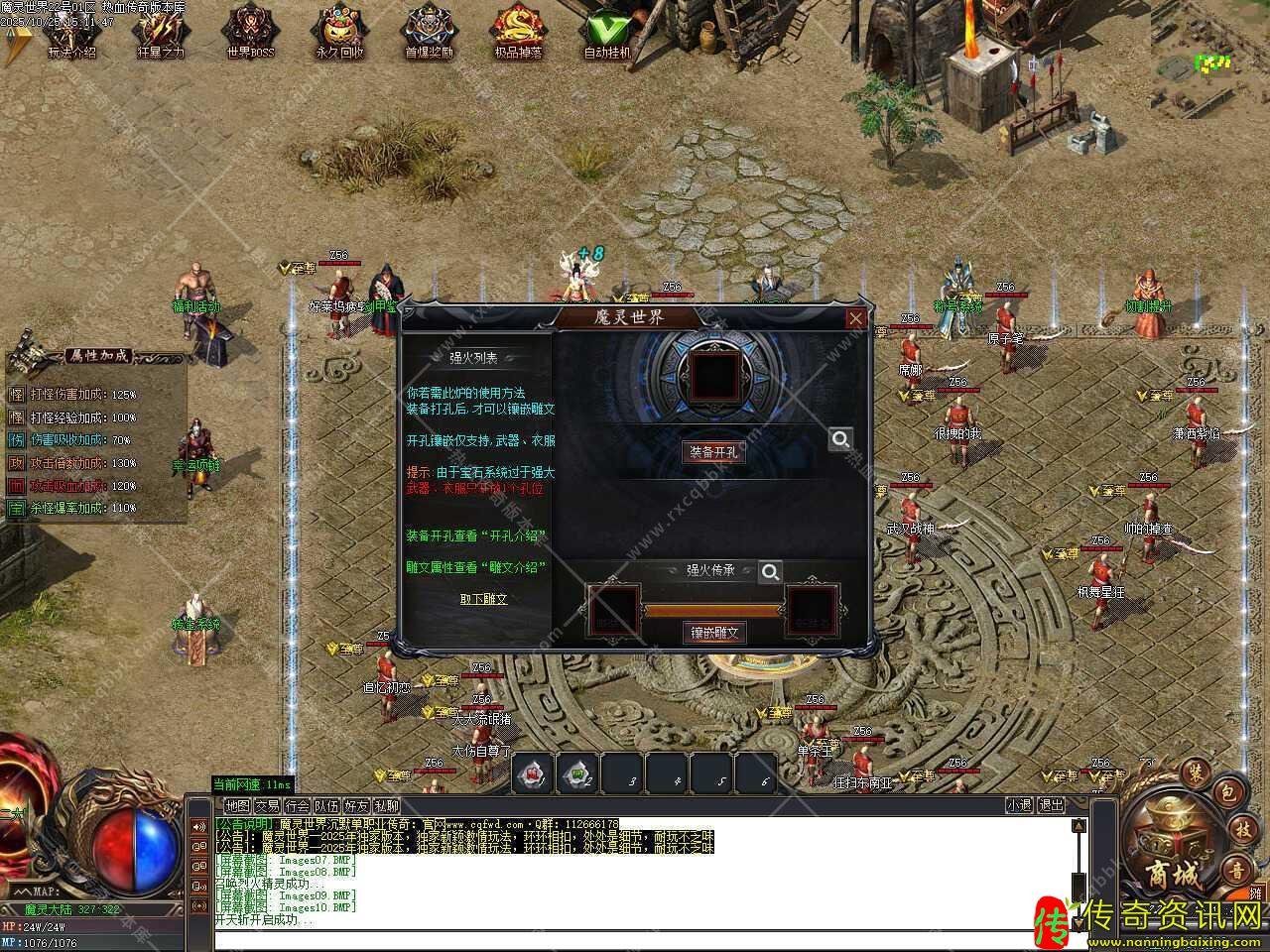1270x952 pixels.
Task: Open the bag with the 包 button
Action: 1226,791
